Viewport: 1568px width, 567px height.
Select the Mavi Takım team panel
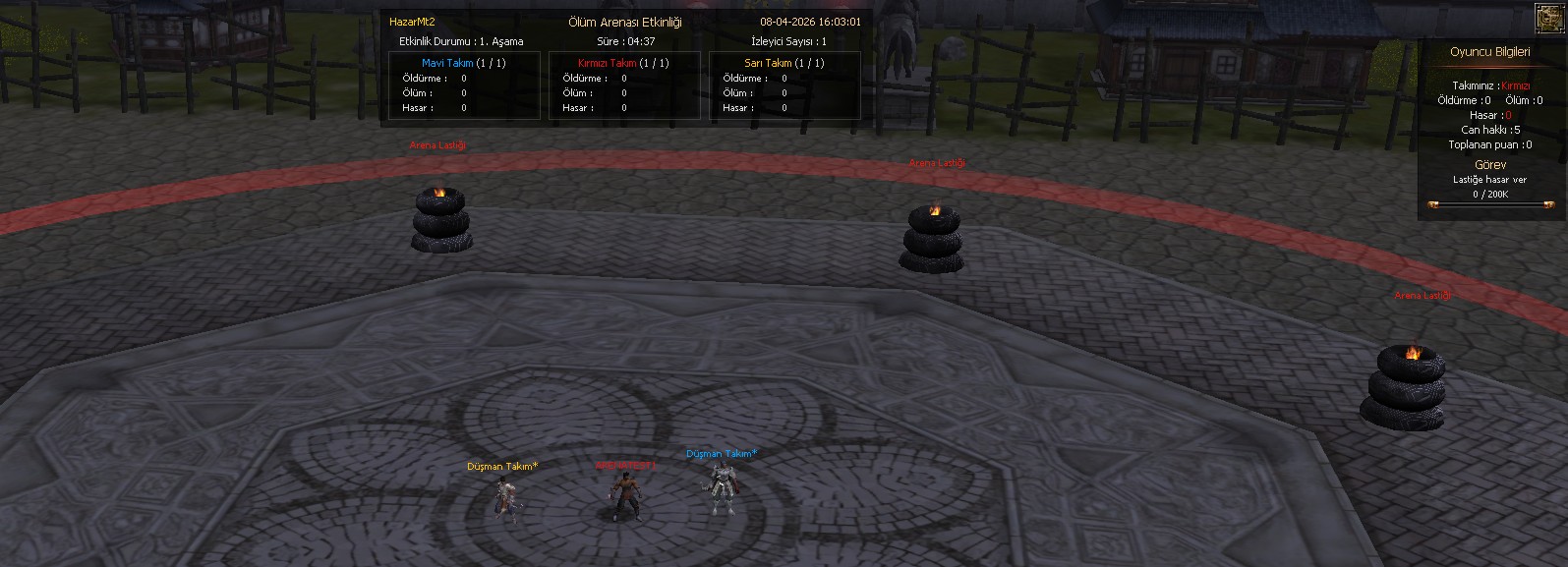coord(464,85)
